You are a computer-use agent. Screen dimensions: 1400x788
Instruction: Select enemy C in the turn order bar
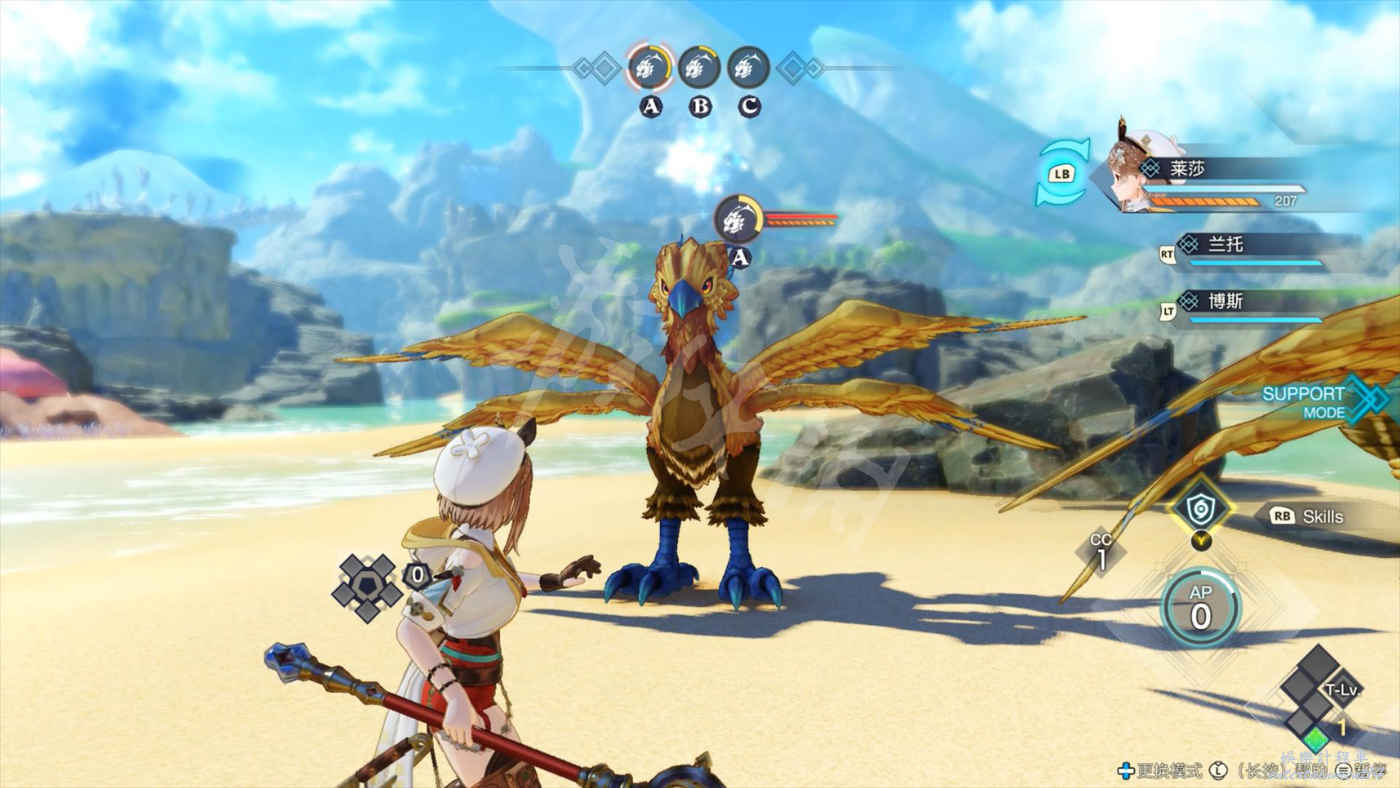click(x=748, y=67)
